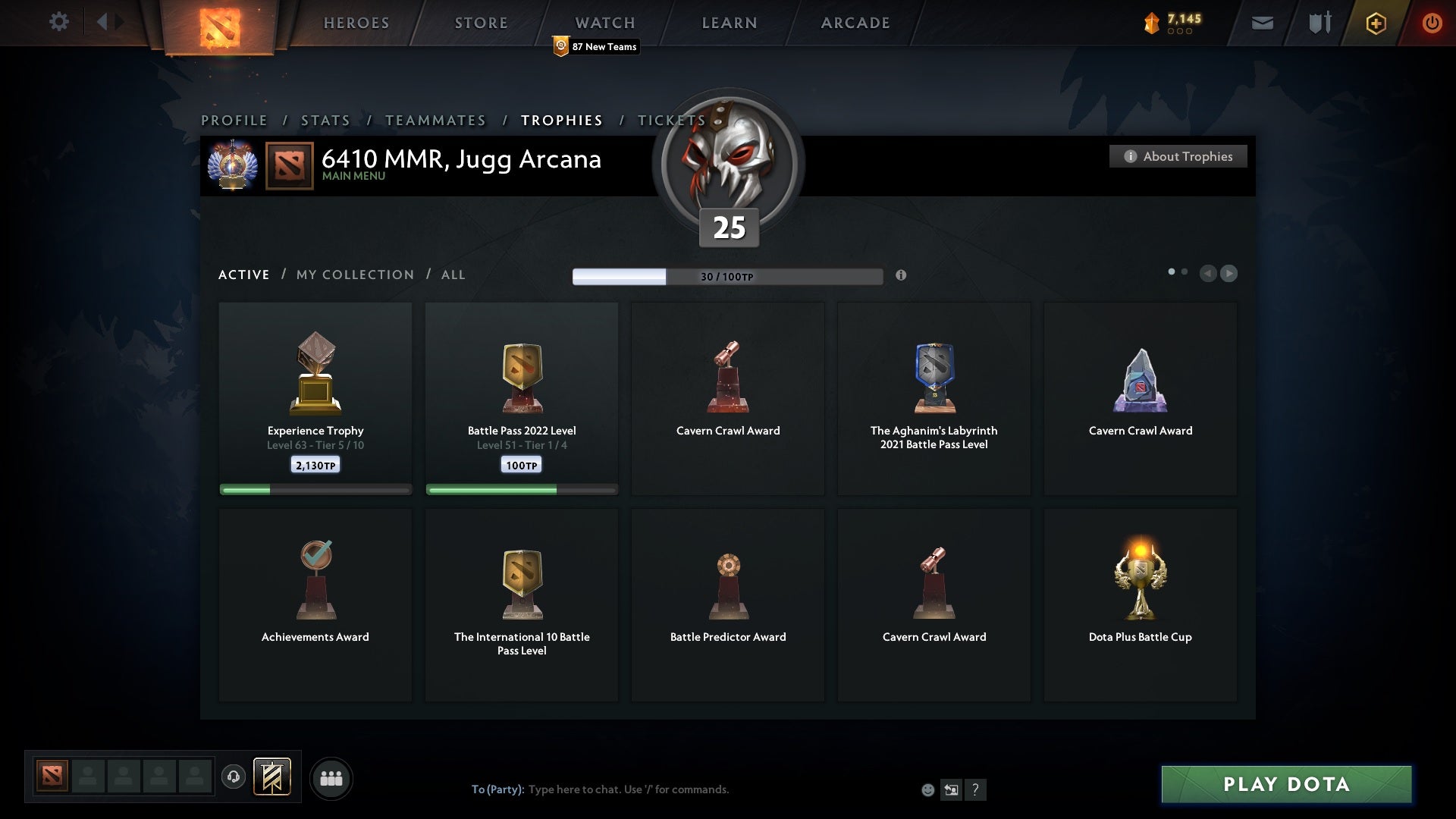Open party voice chat headset icon
Image resolution: width=1456 pixels, height=819 pixels.
[x=233, y=778]
